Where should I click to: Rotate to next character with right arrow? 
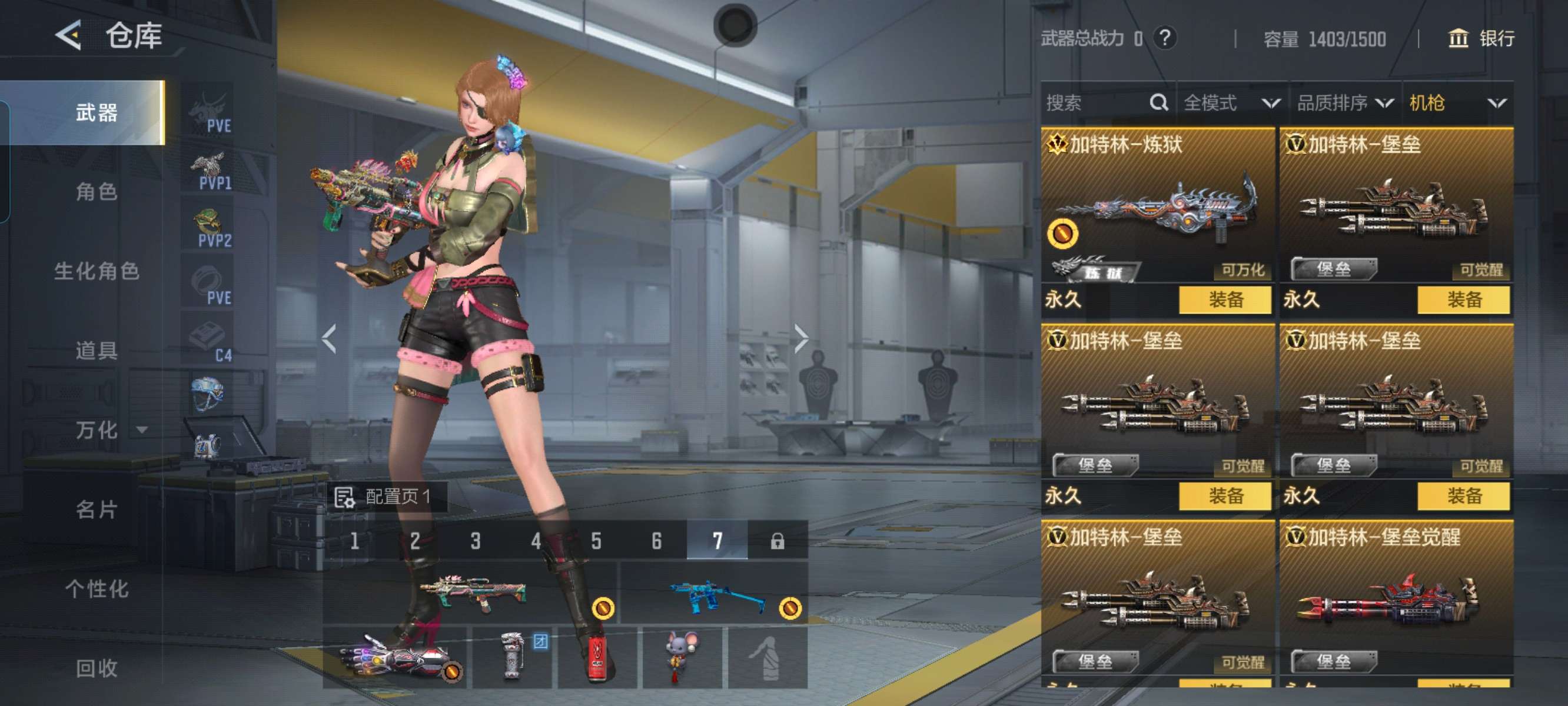click(x=801, y=338)
